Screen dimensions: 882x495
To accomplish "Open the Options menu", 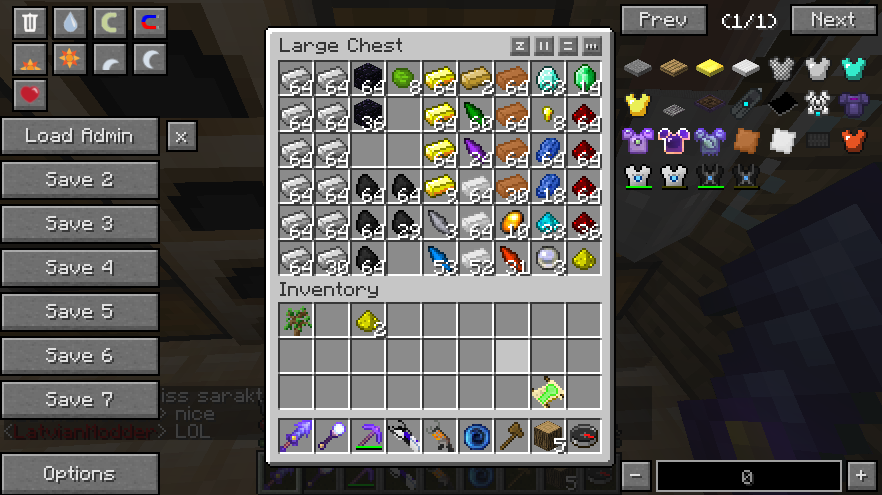I will (79, 474).
